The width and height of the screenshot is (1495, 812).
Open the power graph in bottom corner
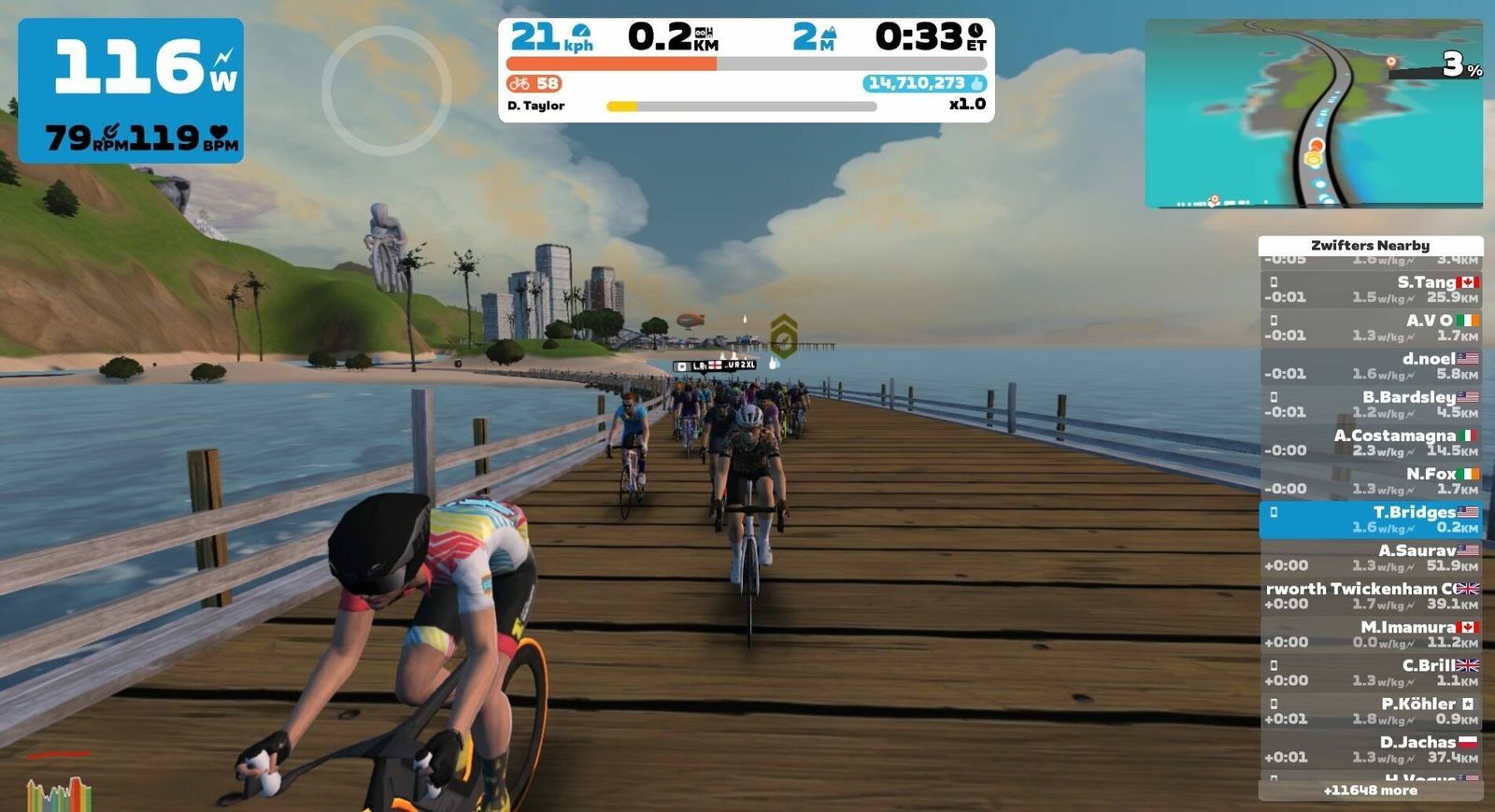tap(58, 794)
